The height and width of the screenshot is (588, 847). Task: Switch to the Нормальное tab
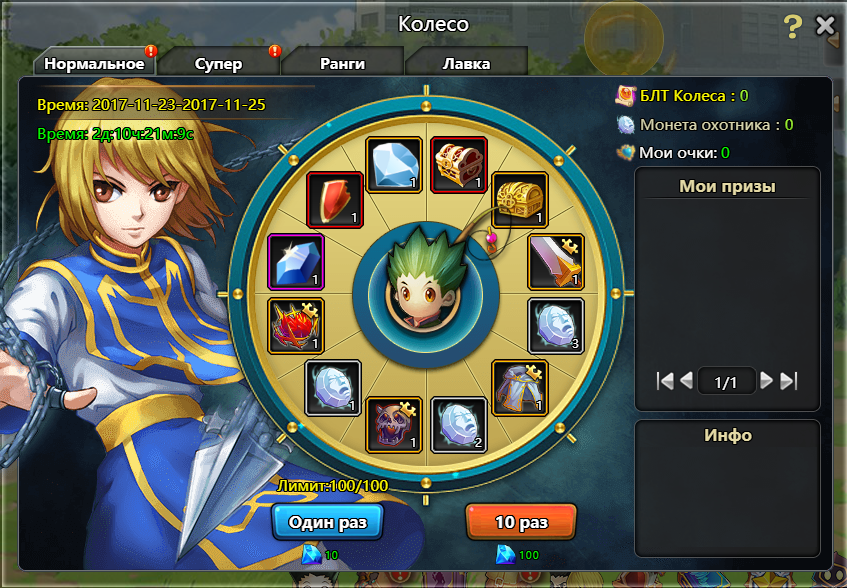point(92,64)
